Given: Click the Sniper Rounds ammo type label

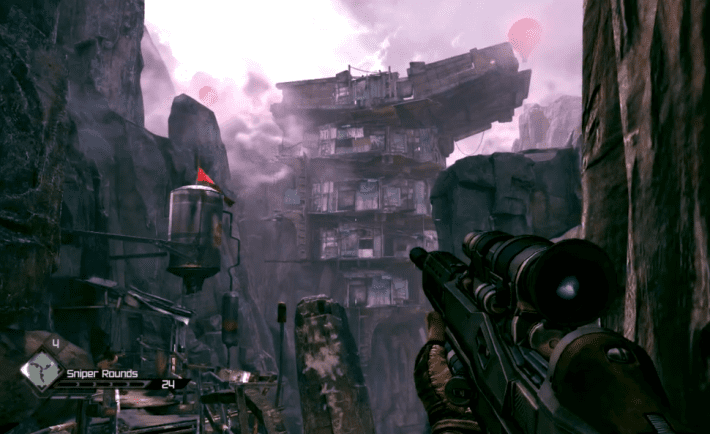Looking at the screenshot, I should [x=101, y=374].
